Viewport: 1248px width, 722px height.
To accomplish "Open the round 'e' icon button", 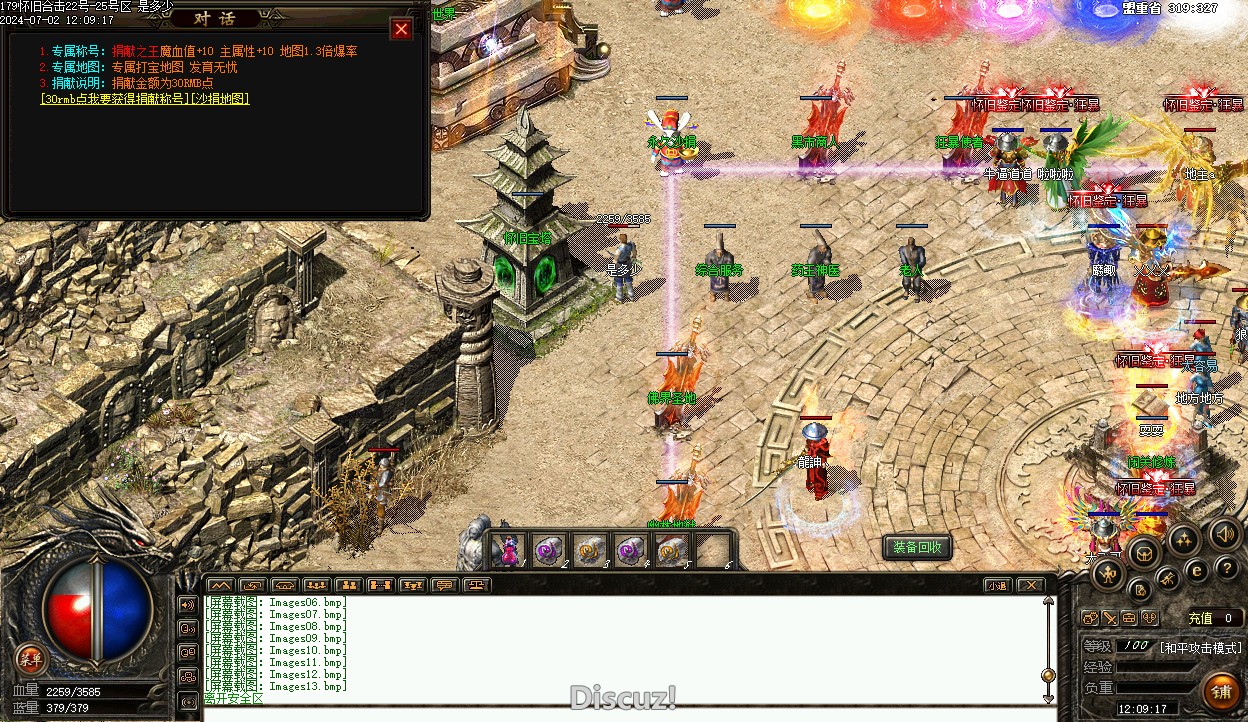I will pyautogui.click(x=1196, y=571).
